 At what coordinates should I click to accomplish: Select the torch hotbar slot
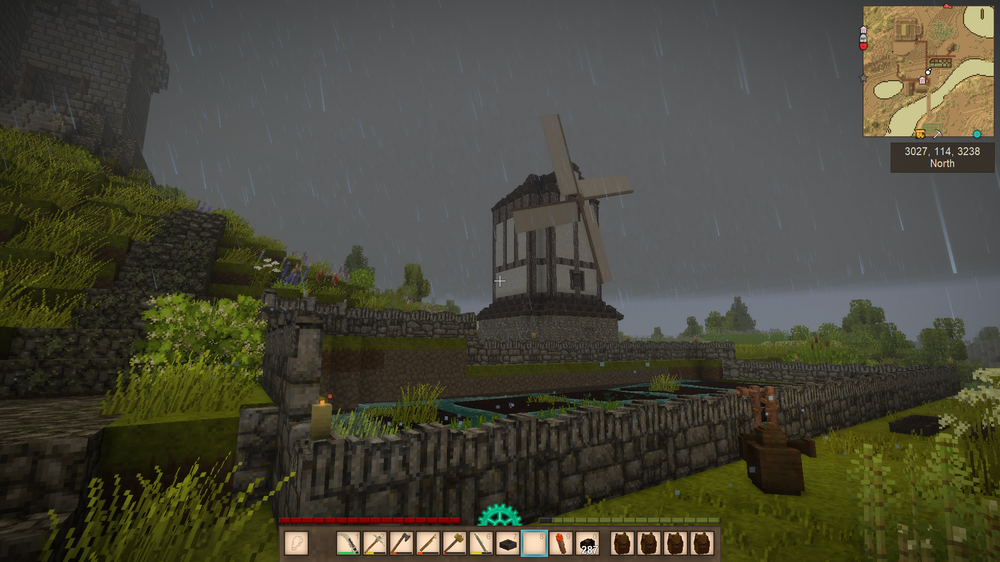[560, 544]
